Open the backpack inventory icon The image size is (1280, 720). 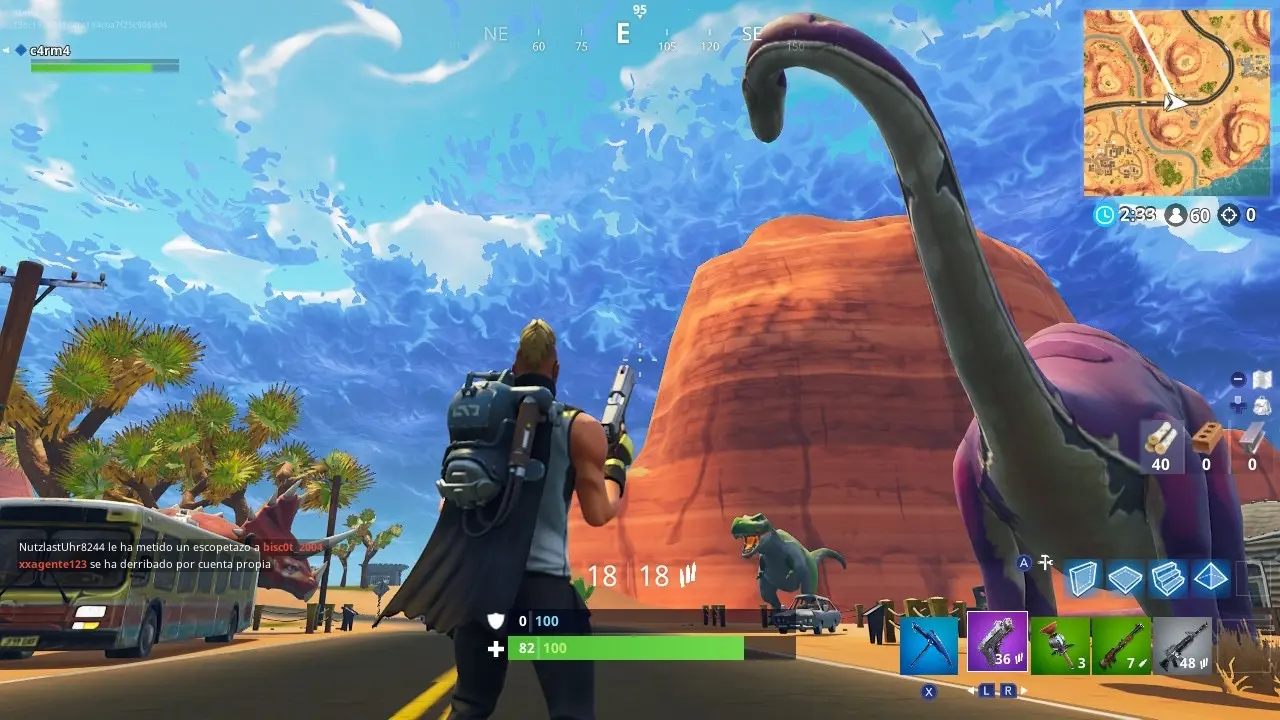coord(1261,405)
